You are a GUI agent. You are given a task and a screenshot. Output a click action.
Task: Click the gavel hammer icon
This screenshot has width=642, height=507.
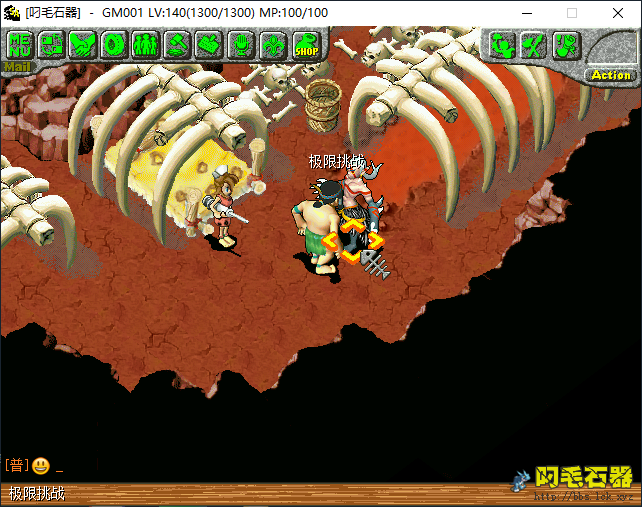coord(177,45)
